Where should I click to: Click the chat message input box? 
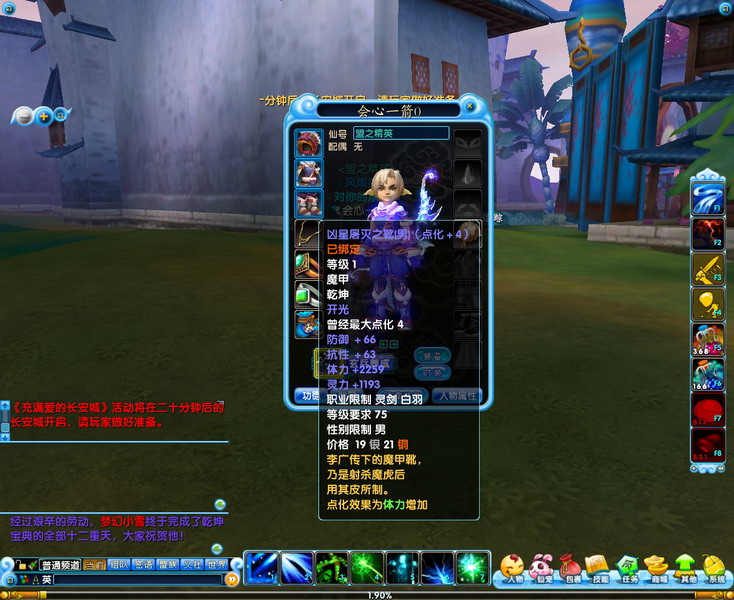(138, 579)
